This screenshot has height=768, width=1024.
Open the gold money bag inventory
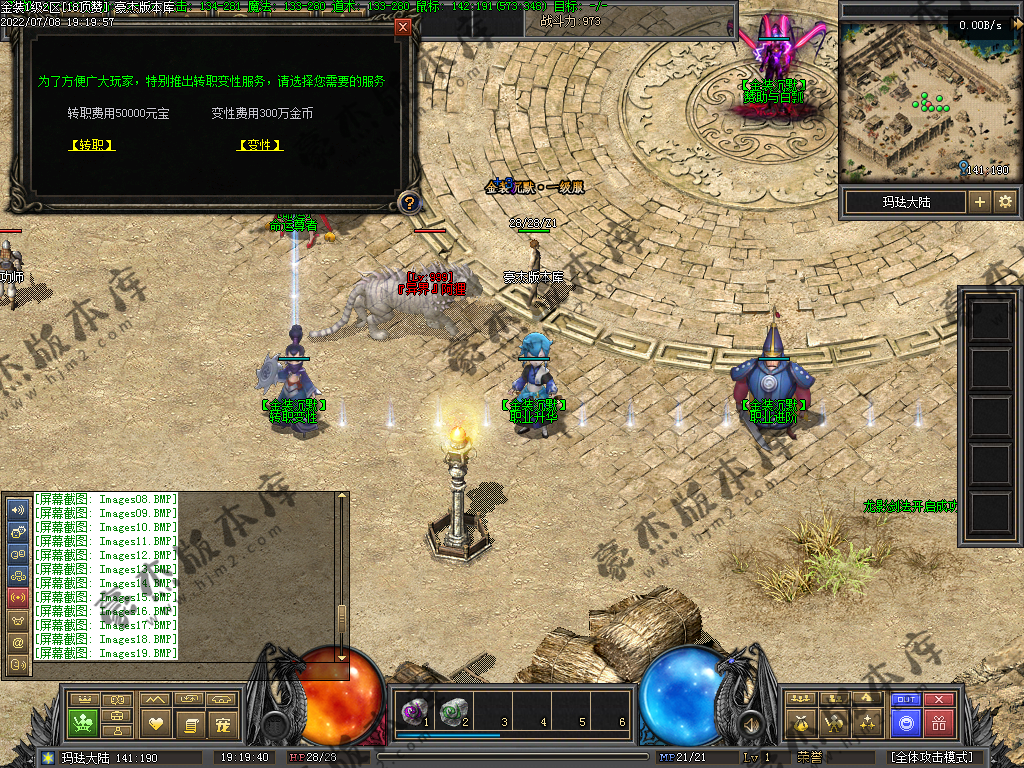click(800, 722)
